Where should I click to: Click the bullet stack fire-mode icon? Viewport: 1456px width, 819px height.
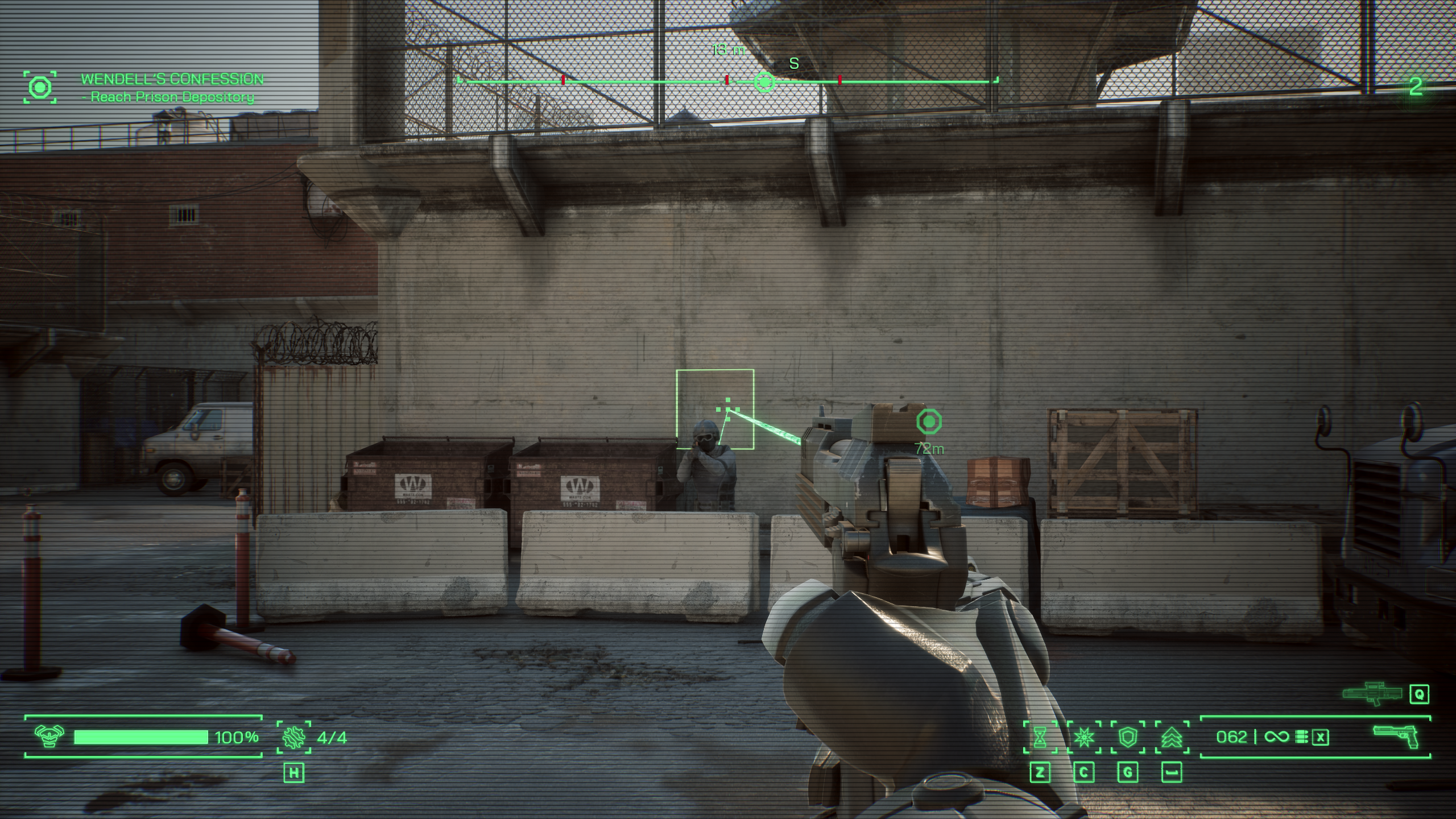tap(1301, 738)
